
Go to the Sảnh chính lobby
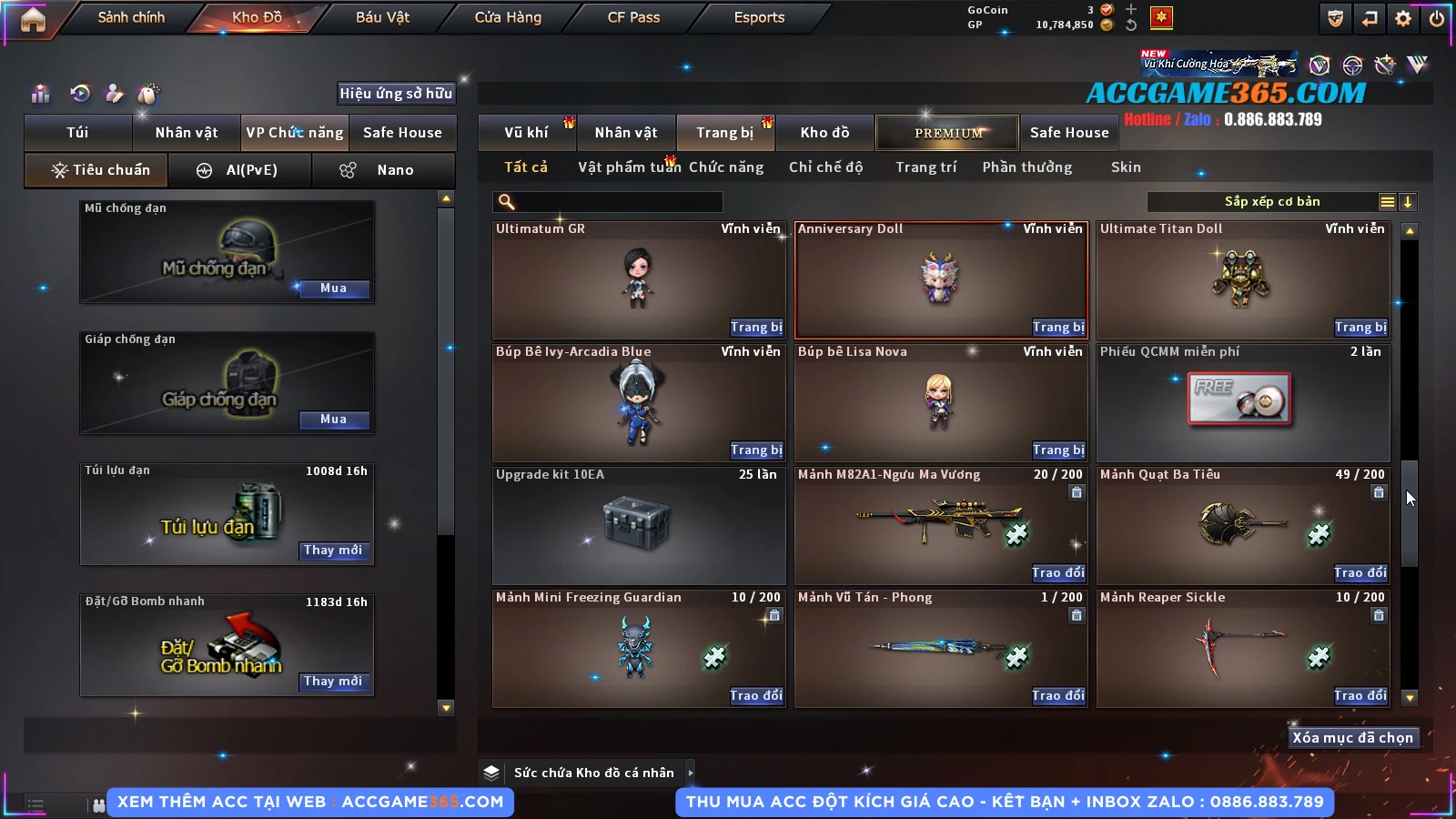coord(131,17)
